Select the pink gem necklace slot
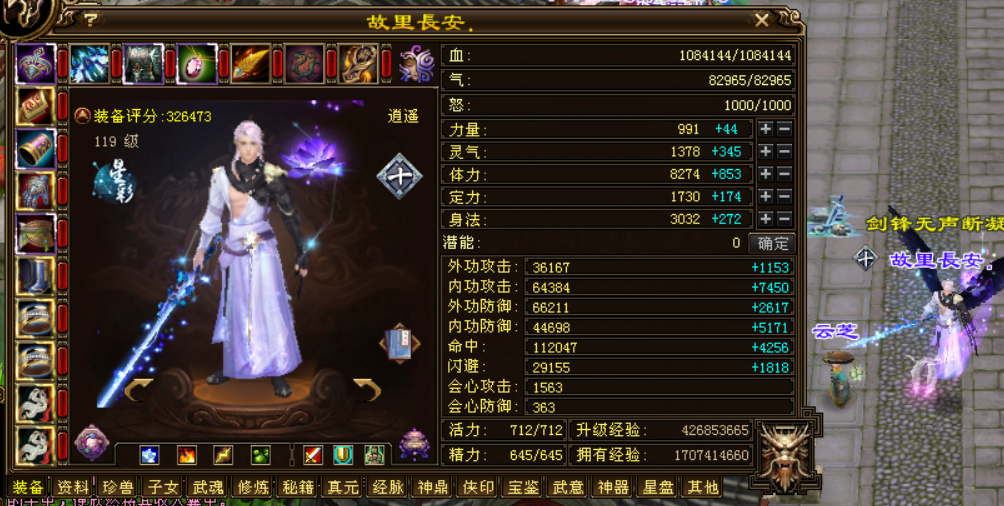The width and height of the screenshot is (1004, 506). point(196,64)
